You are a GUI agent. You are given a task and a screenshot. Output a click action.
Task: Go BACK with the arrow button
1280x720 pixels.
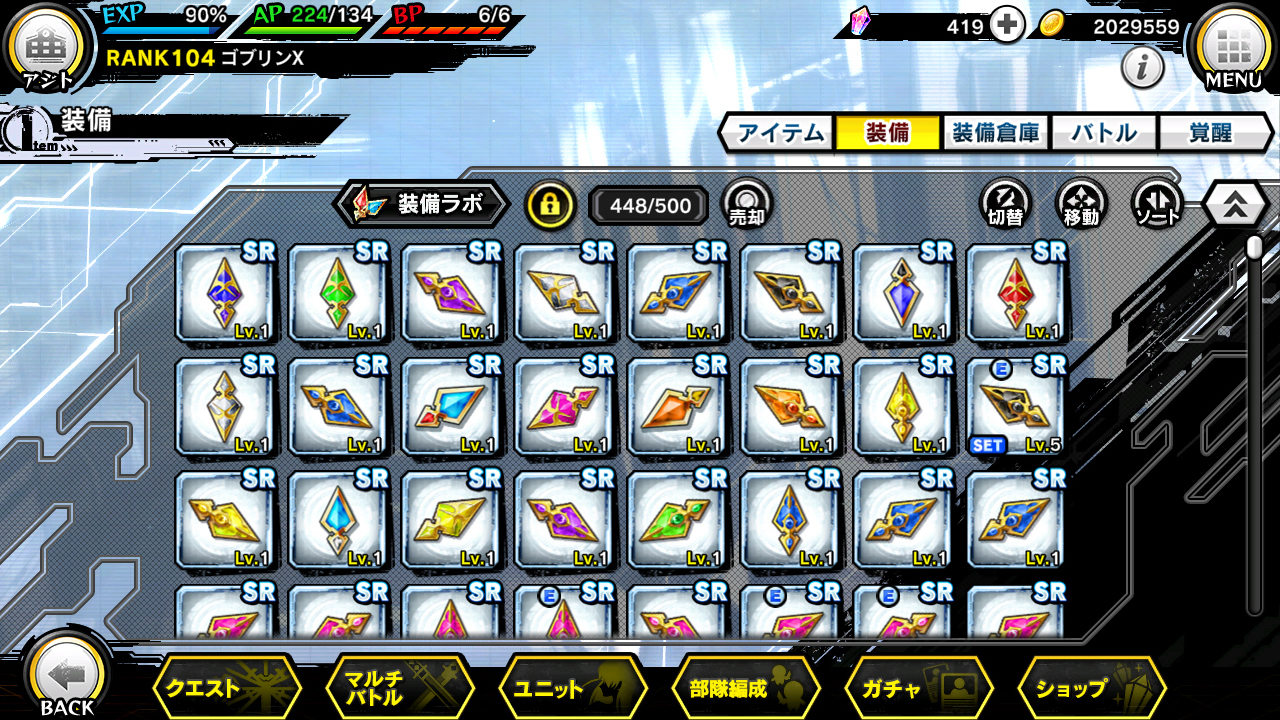point(67,678)
